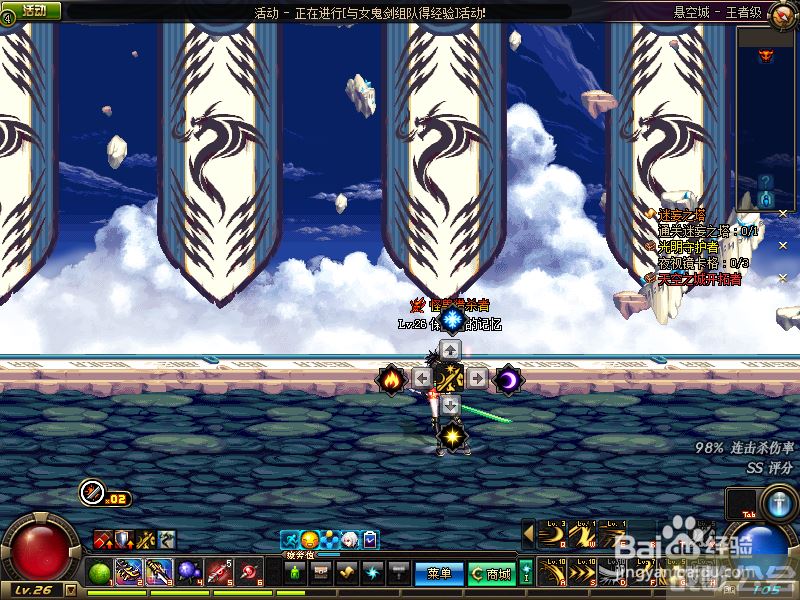800x600 pixels.
Task: Click the running figure status icon
Action: click(289, 540)
